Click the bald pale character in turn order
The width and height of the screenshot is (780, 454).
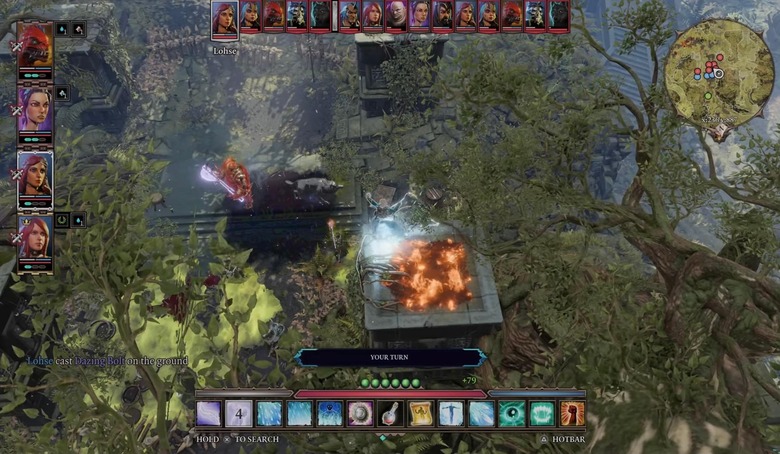pos(395,16)
